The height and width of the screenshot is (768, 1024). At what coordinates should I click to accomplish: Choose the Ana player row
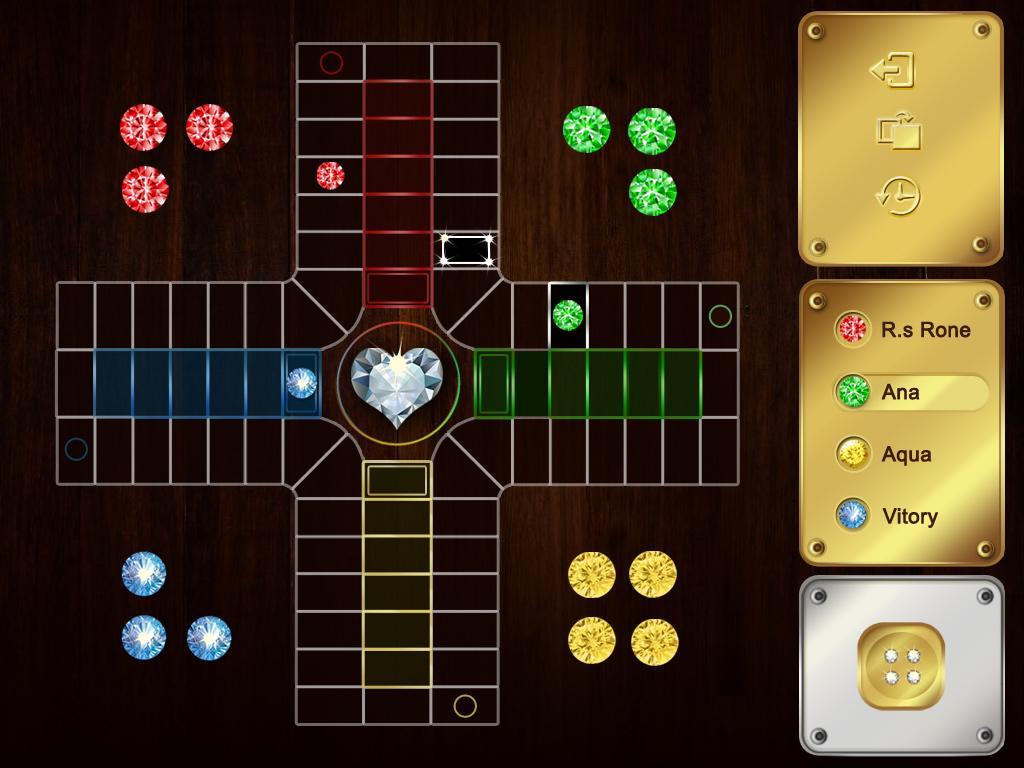click(906, 392)
